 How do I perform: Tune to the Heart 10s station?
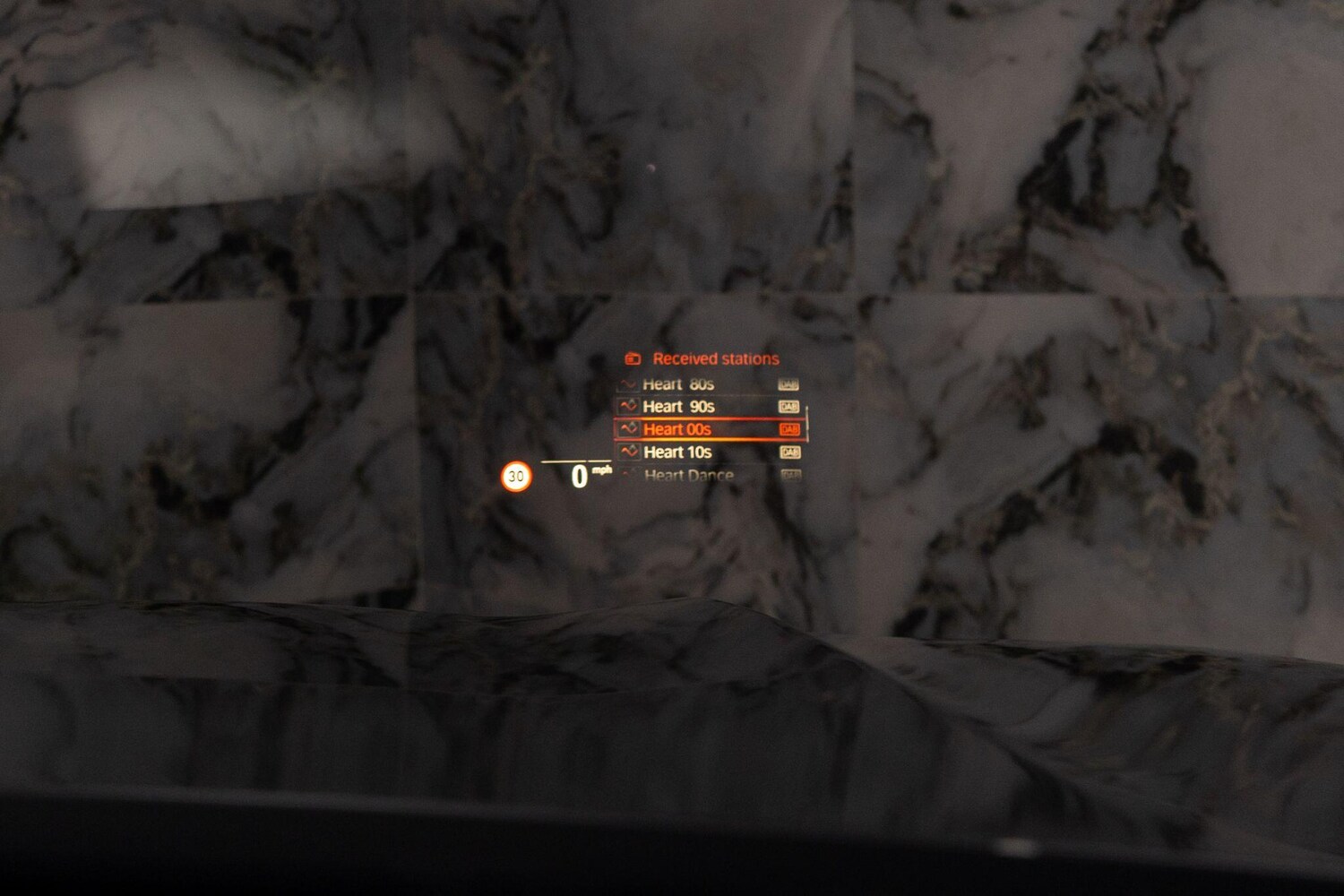(x=677, y=452)
